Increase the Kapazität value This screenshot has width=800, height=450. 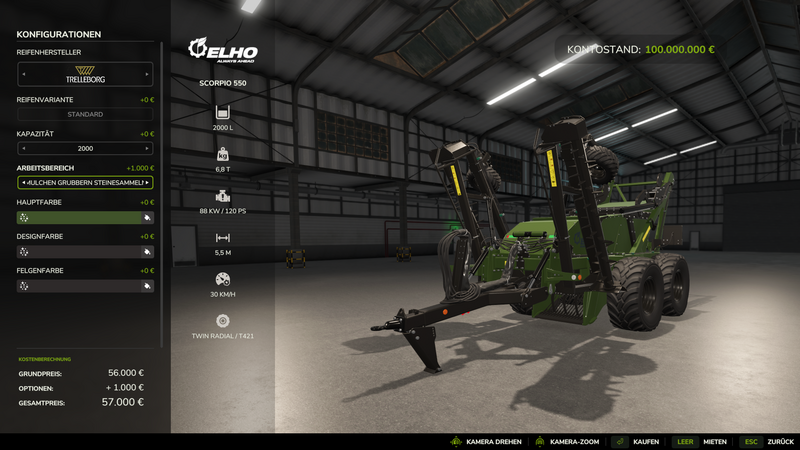click(x=149, y=148)
